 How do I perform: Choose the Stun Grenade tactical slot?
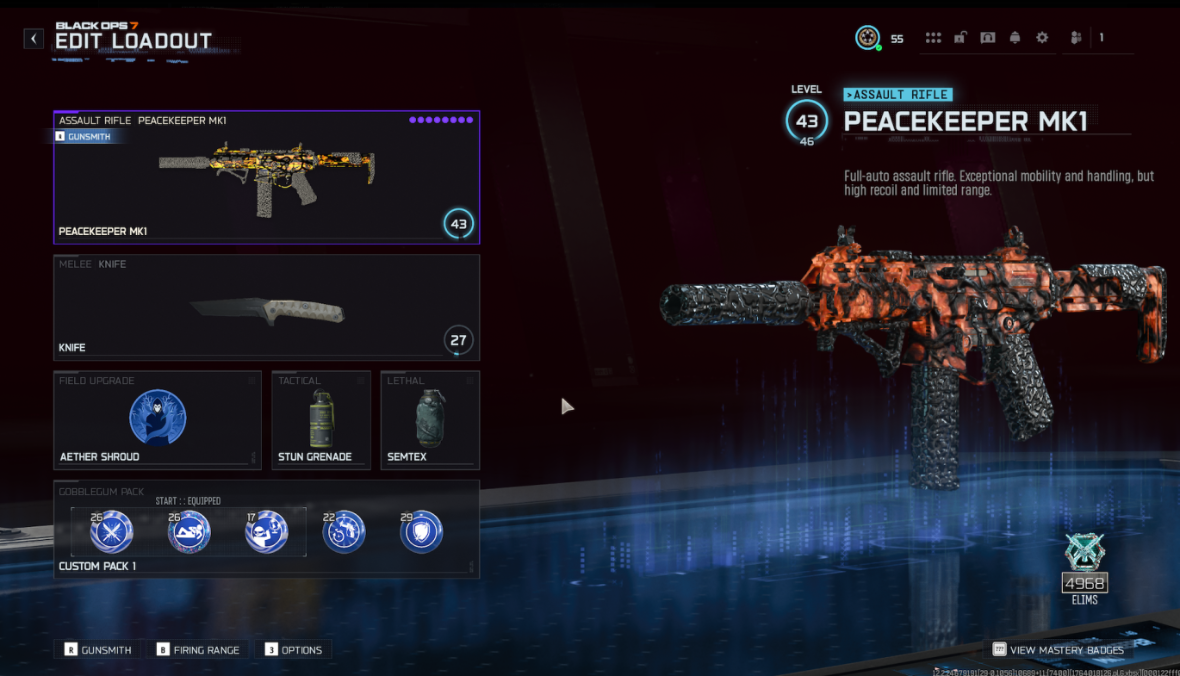[320, 420]
